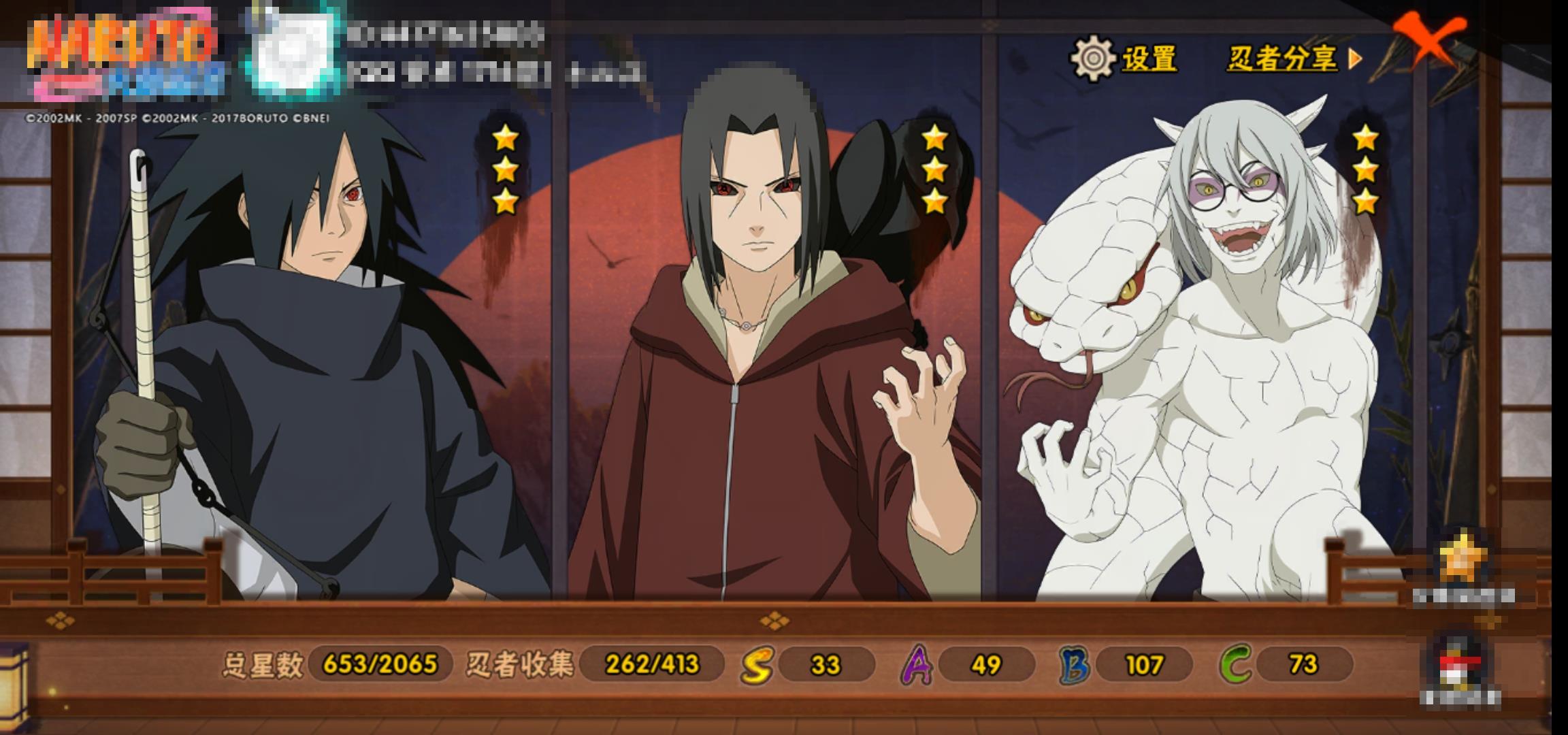The height and width of the screenshot is (735, 1568).
Task: Close the ninja showcase with the red X
Action: click(1429, 39)
